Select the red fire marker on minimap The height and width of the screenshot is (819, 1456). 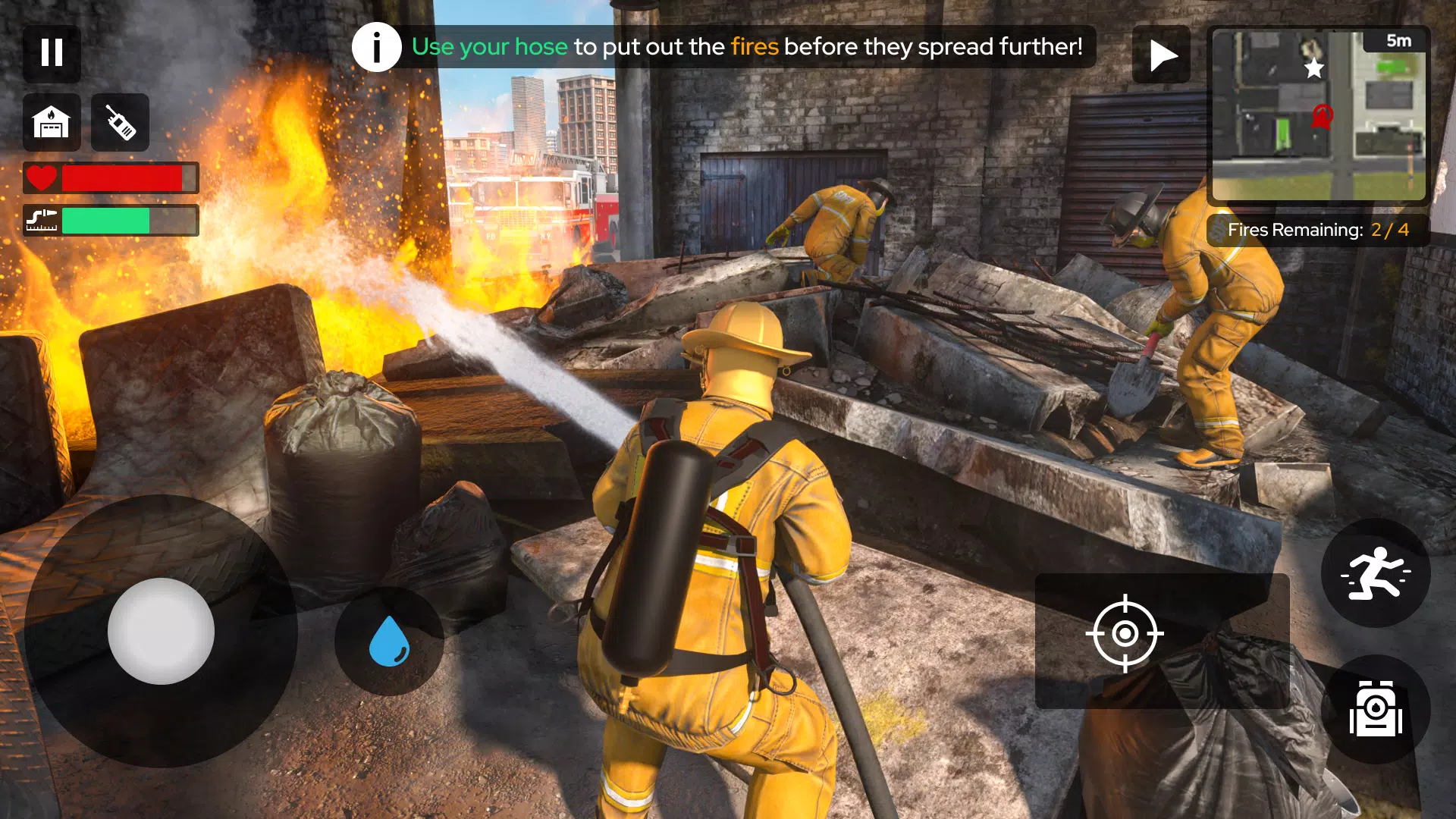(1322, 118)
